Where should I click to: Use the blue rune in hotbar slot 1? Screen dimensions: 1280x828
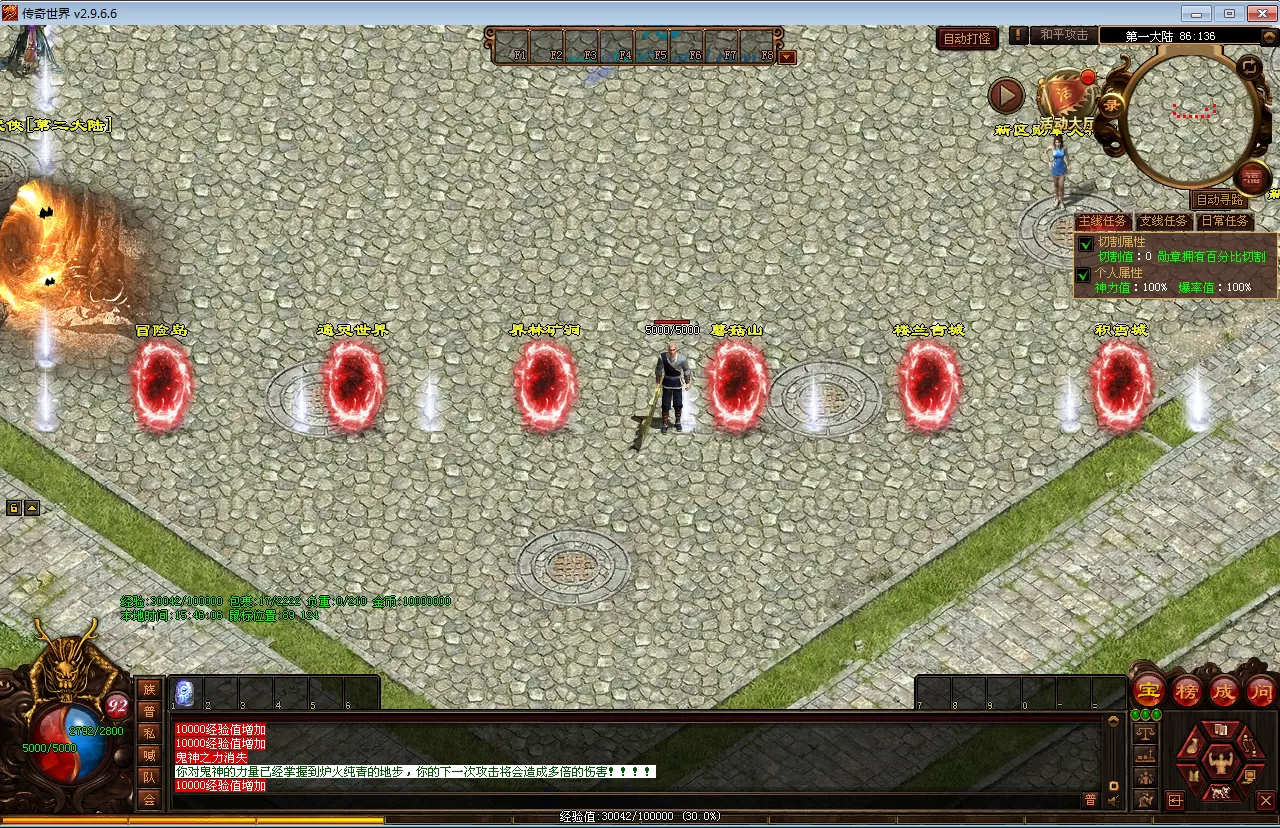185,693
